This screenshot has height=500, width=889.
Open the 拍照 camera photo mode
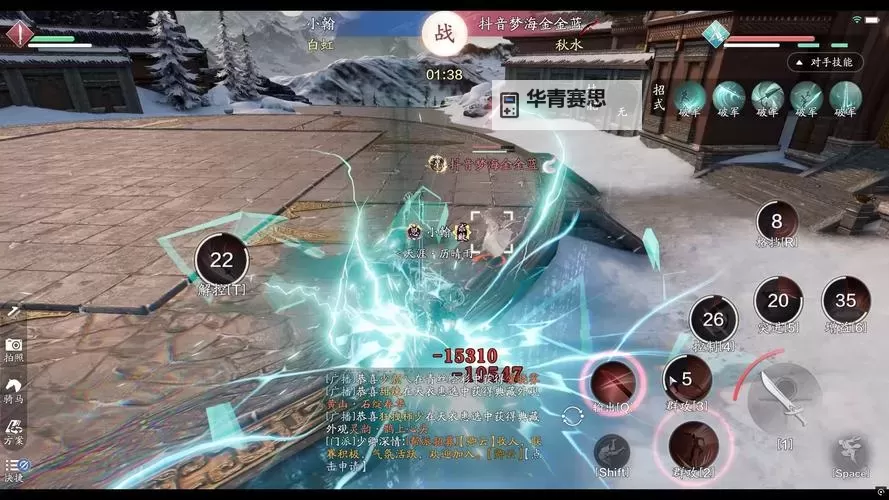[x=14, y=346]
